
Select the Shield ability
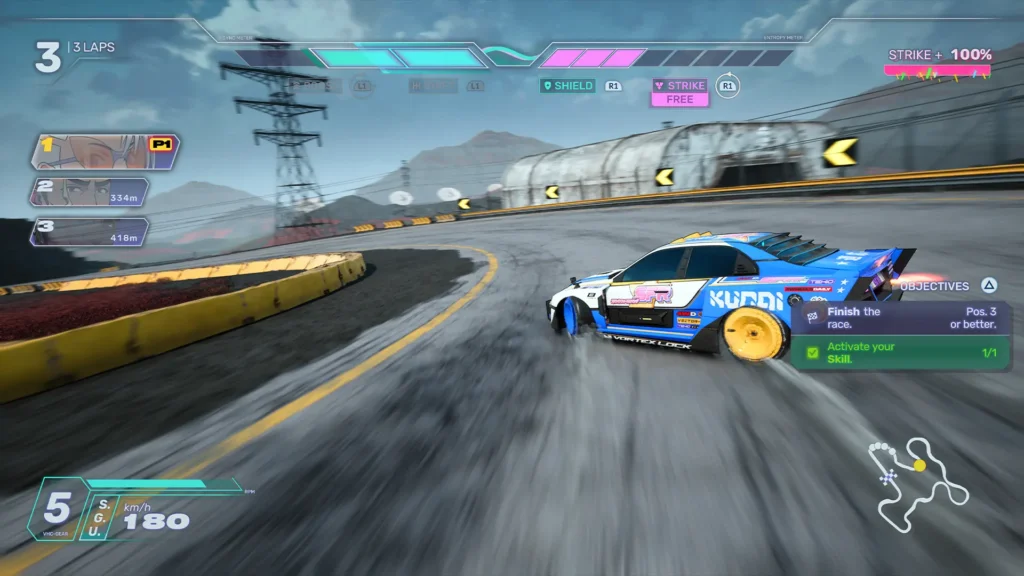[x=567, y=86]
